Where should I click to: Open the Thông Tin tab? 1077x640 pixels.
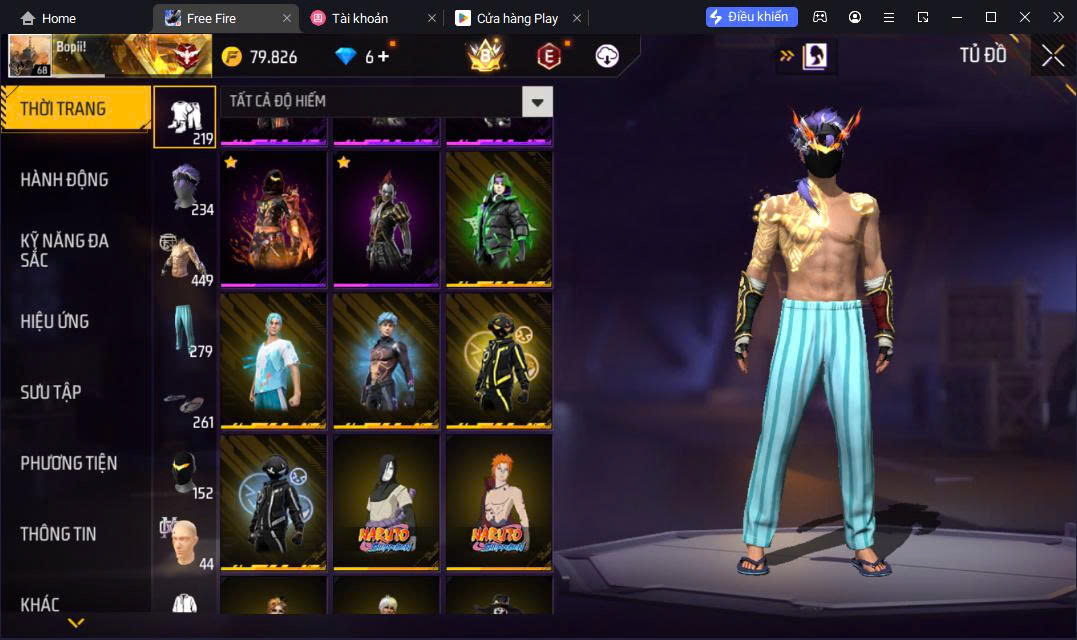pyautogui.click(x=59, y=534)
